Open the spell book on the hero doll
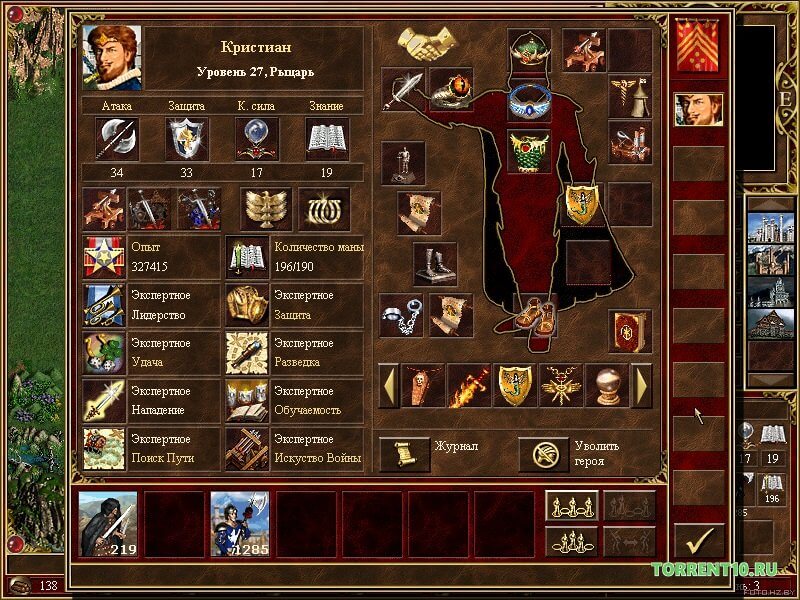 pyautogui.click(x=630, y=331)
